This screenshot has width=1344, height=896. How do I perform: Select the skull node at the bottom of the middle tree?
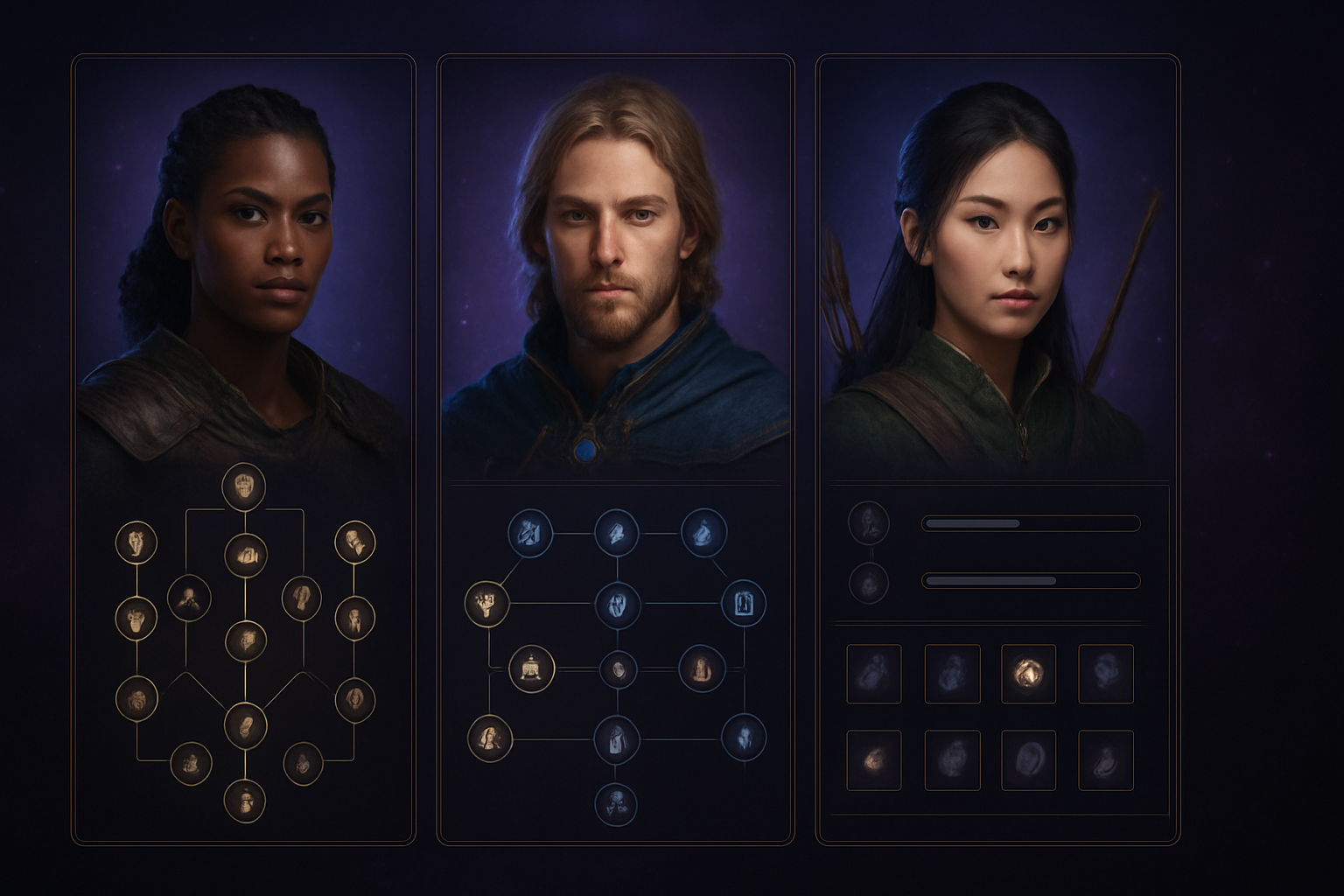[616, 803]
